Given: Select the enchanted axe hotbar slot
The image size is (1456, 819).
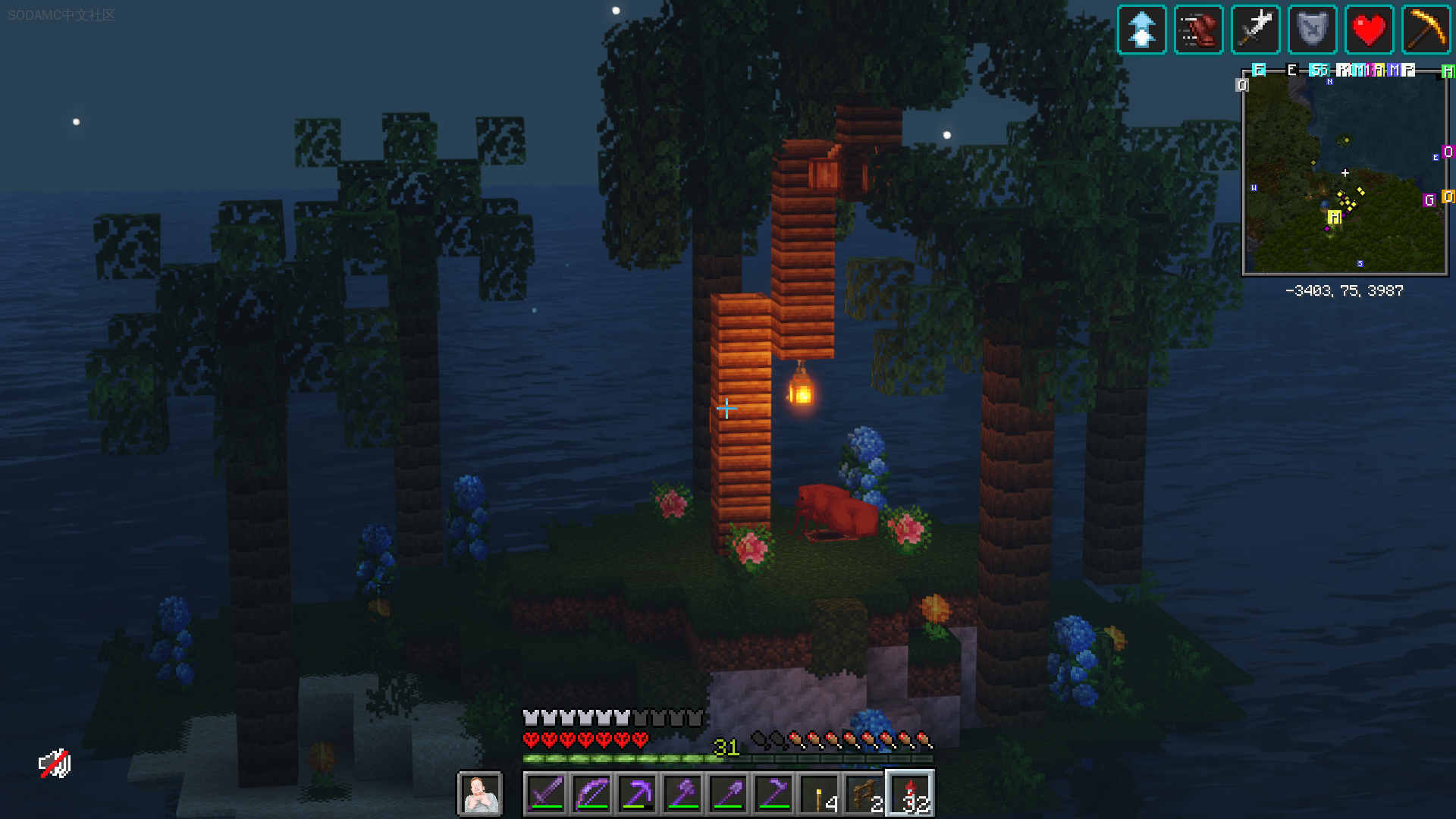Looking at the screenshot, I should pyautogui.click(x=682, y=794).
